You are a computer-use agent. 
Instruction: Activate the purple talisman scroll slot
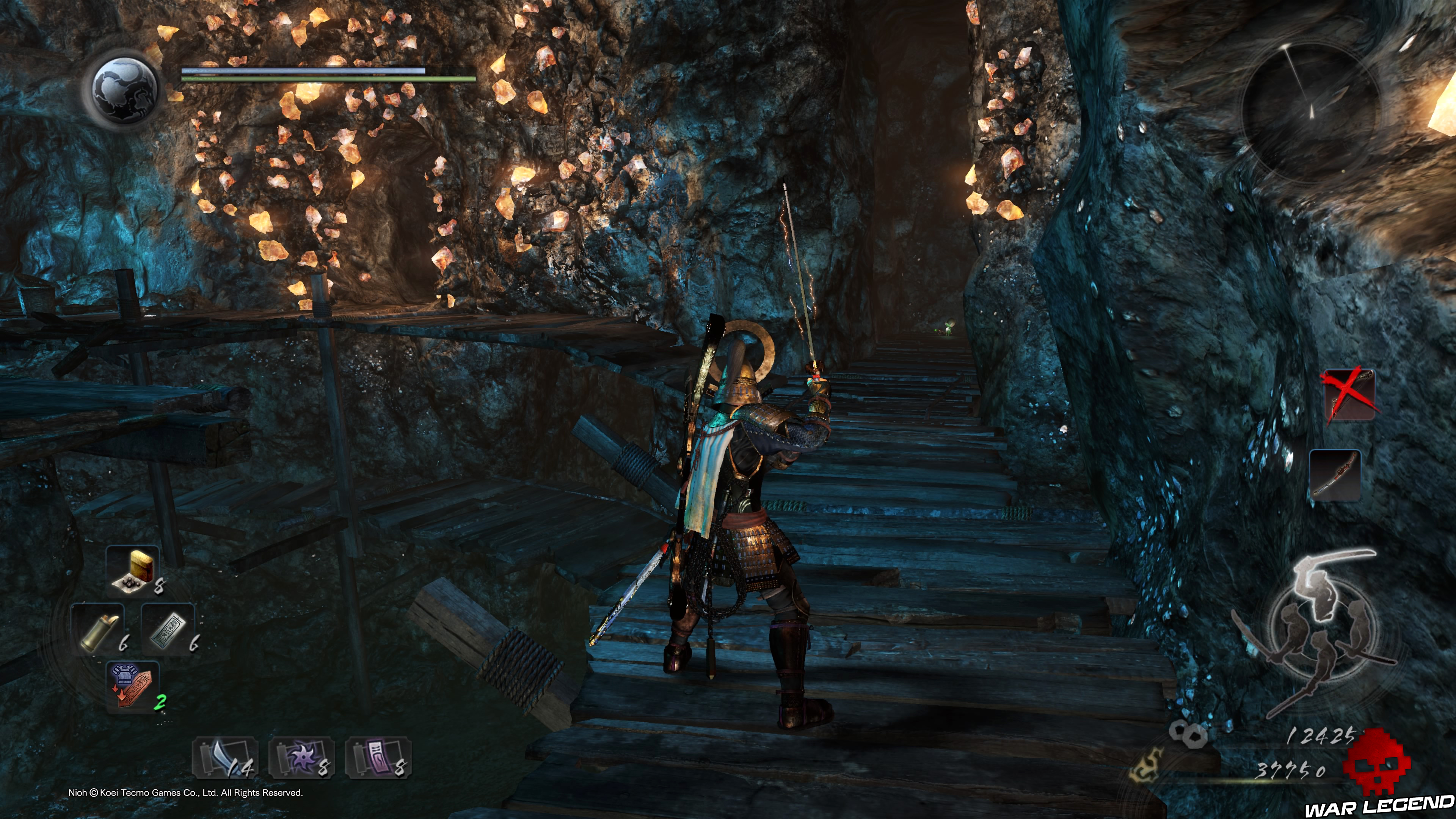pos(378,758)
